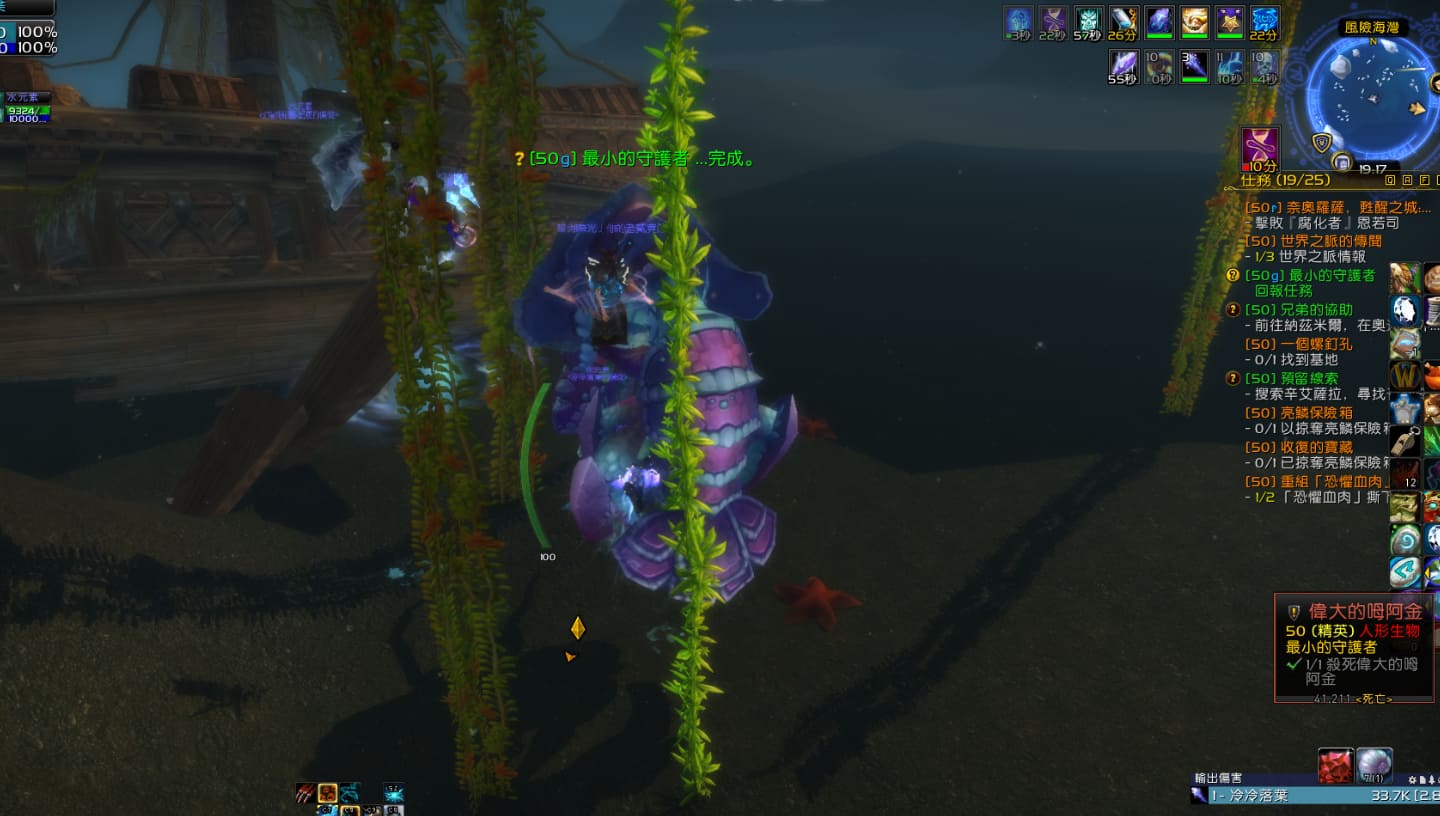Use the red item quest button
Viewport: 1440px width, 816px height.
(1335, 765)
